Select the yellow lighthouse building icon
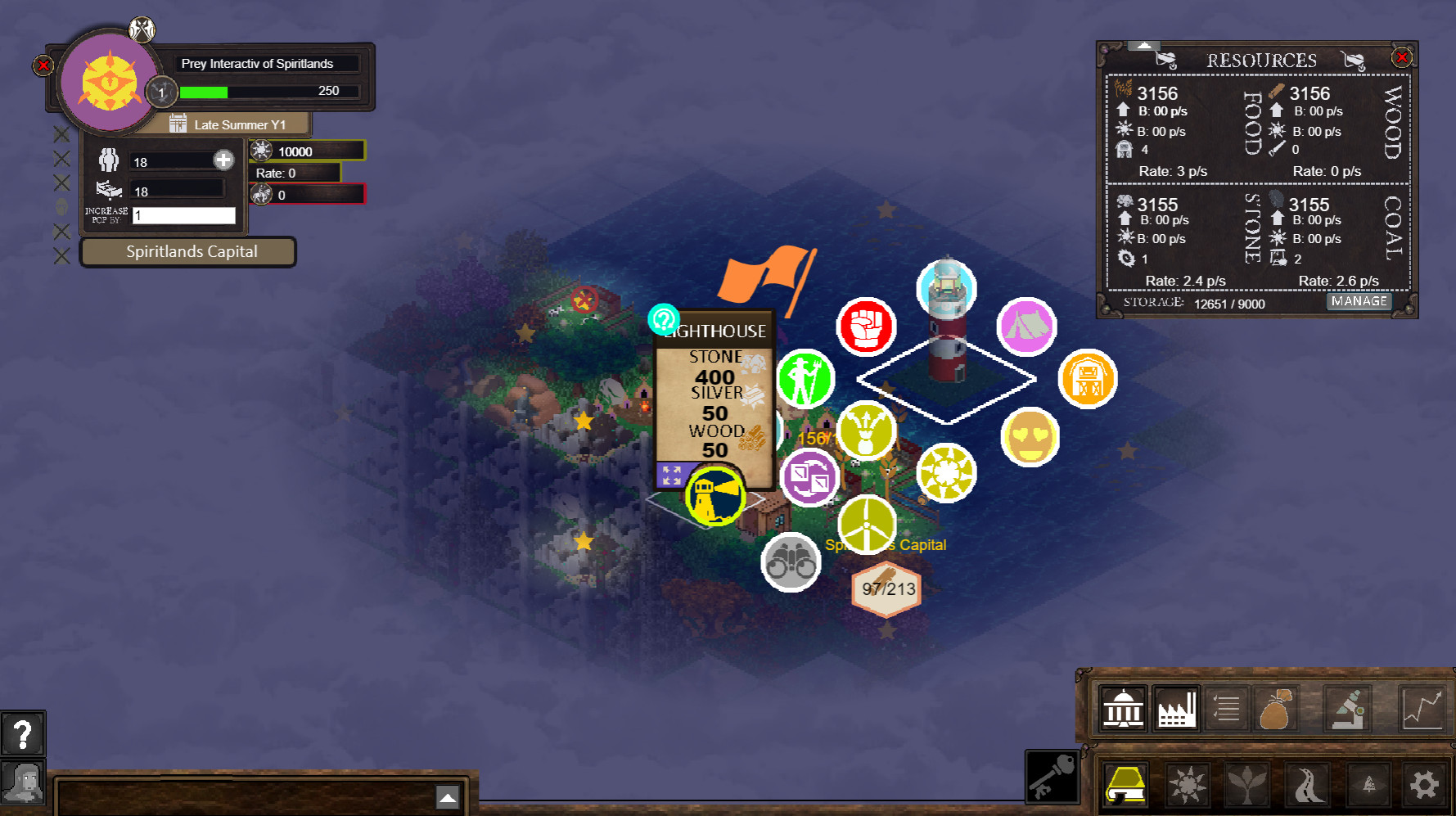 (x=714, y=496)
